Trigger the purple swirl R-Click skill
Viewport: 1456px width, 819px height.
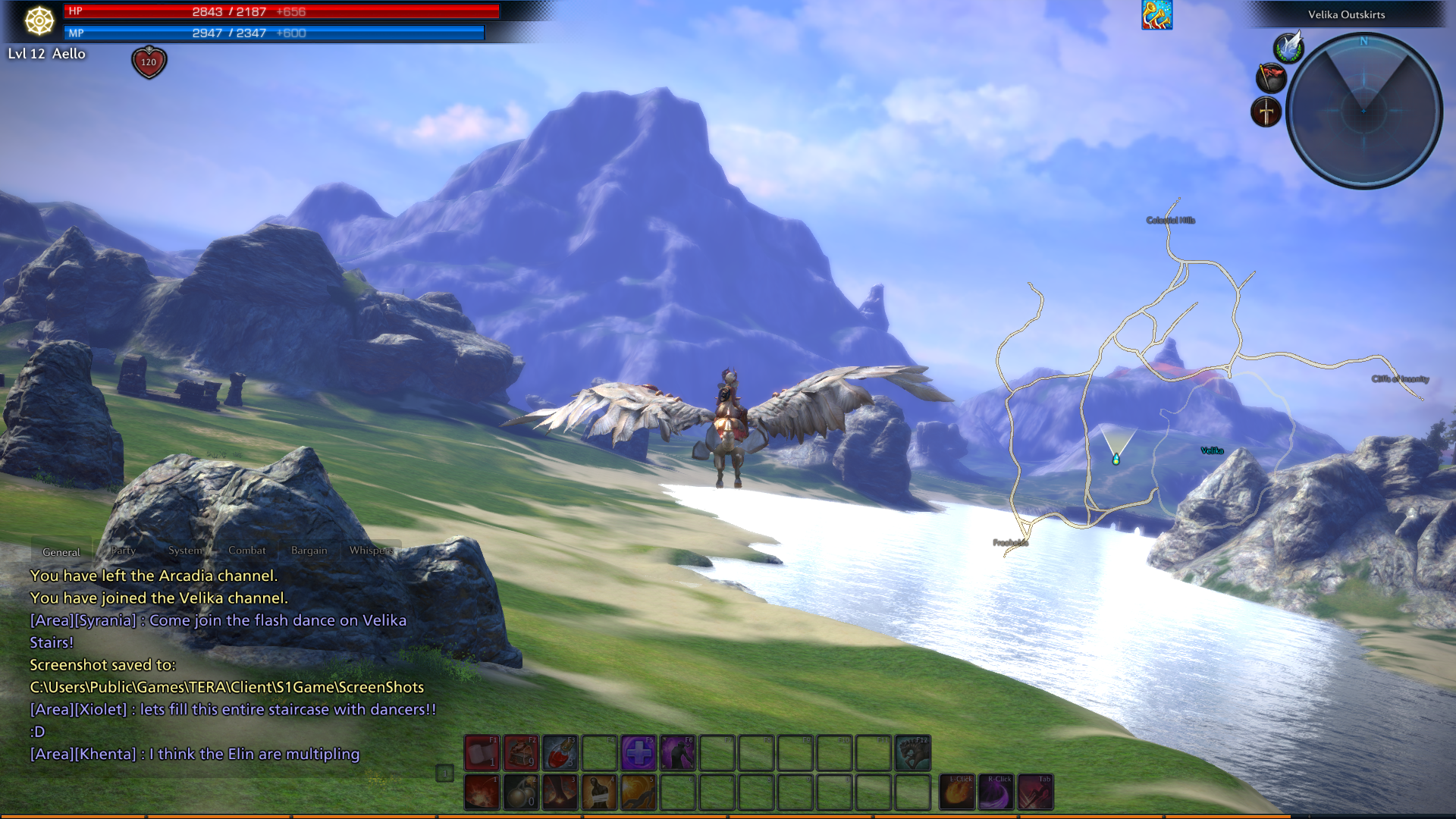pos(996,792)
